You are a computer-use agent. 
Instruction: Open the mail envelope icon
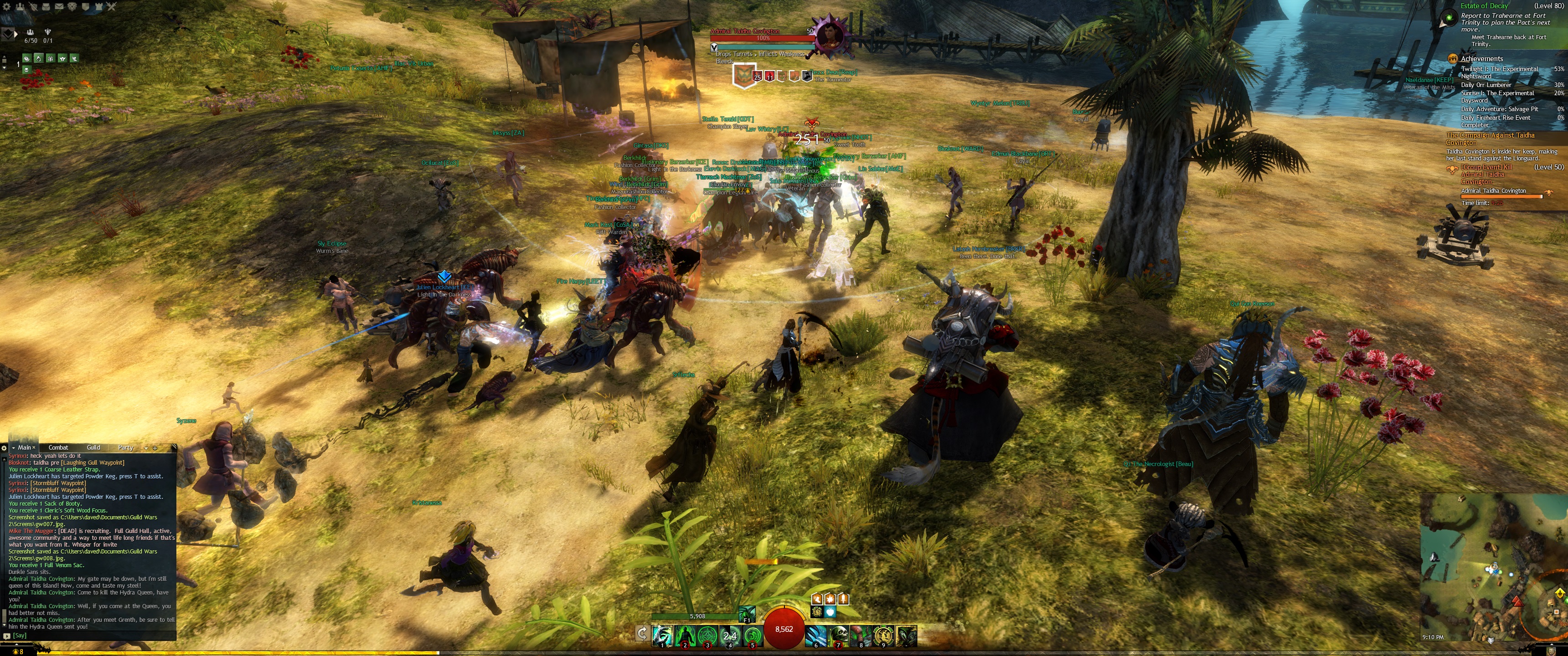click(59, 7)
